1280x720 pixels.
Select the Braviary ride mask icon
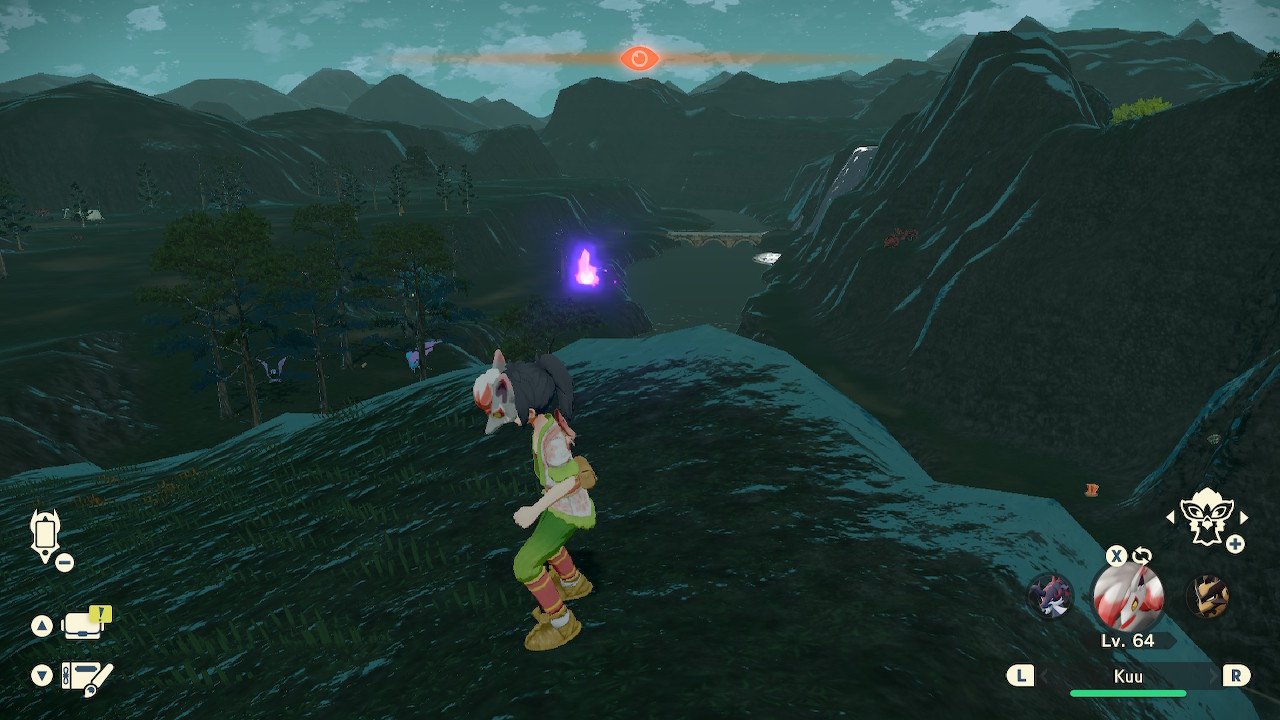click(1206, 516)
